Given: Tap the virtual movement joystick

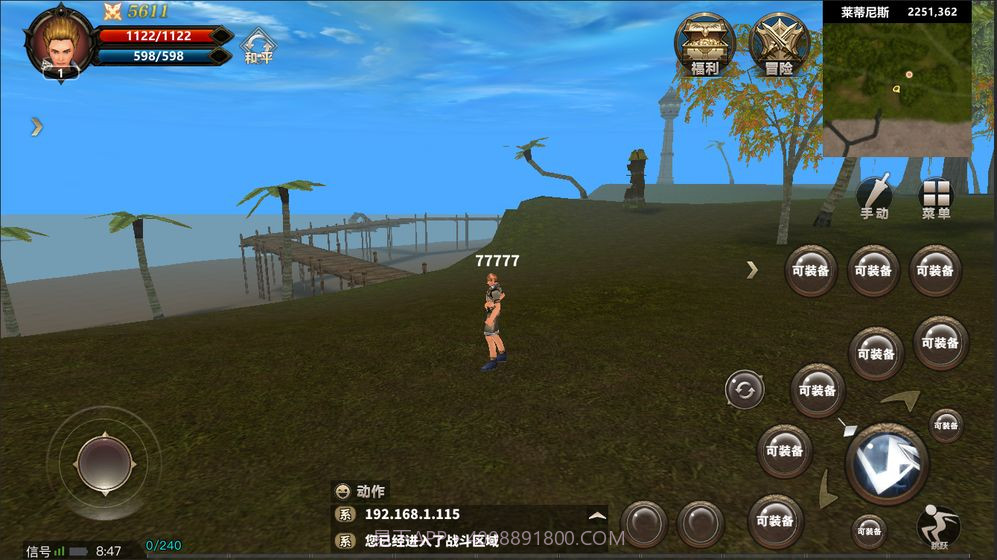Looking at the screenshot, I should tap(104, 463).
